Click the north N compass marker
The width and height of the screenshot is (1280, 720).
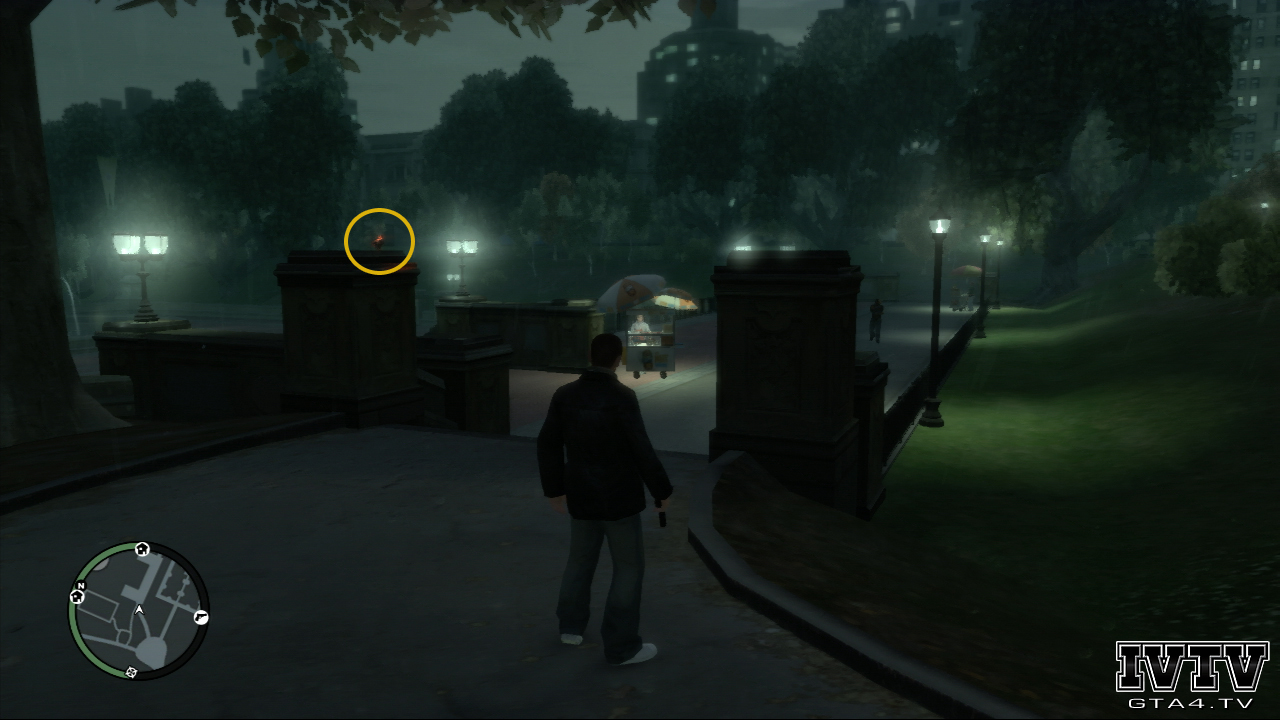point(81,585)
